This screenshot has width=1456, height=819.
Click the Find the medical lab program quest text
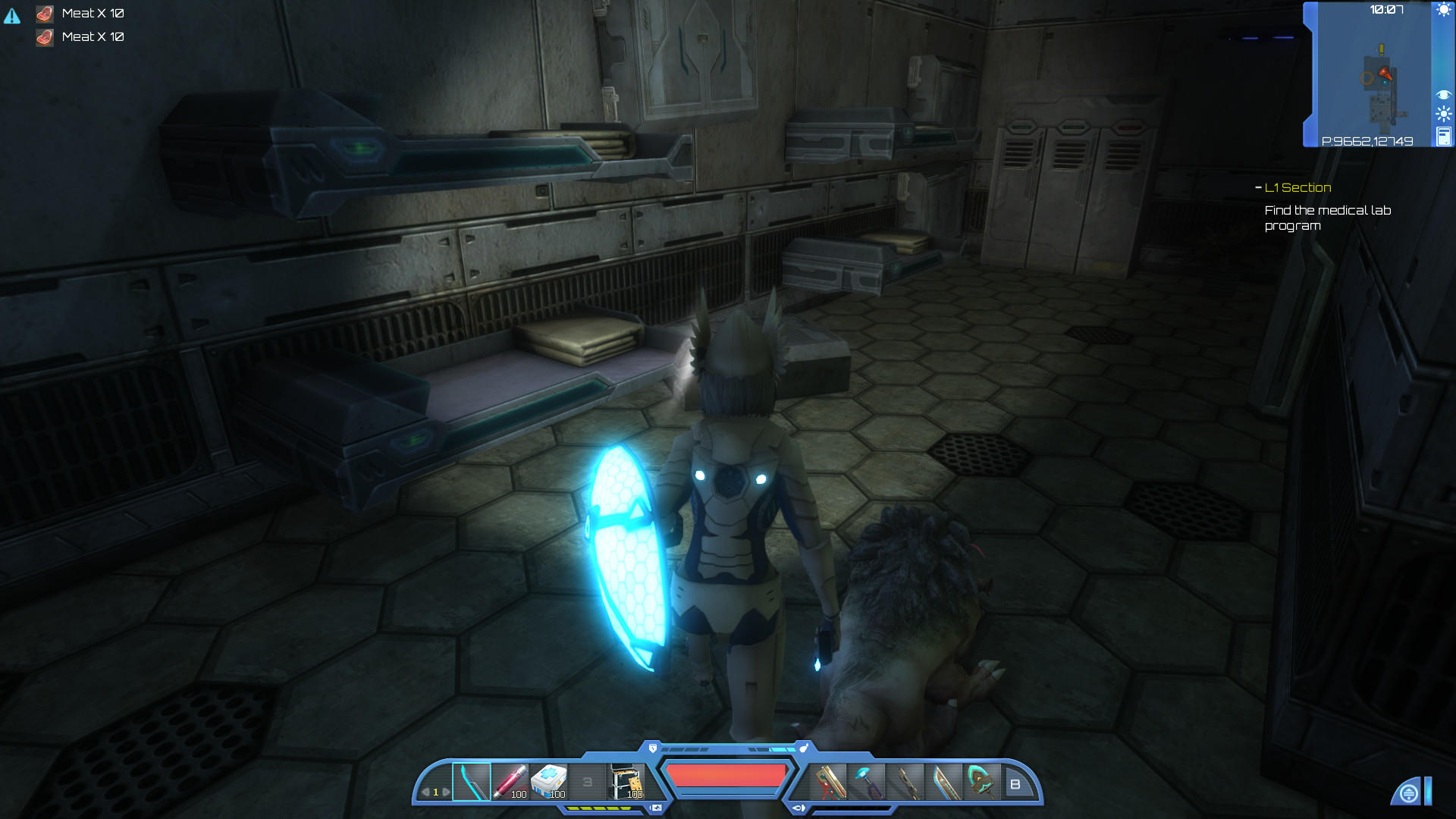1327,218
